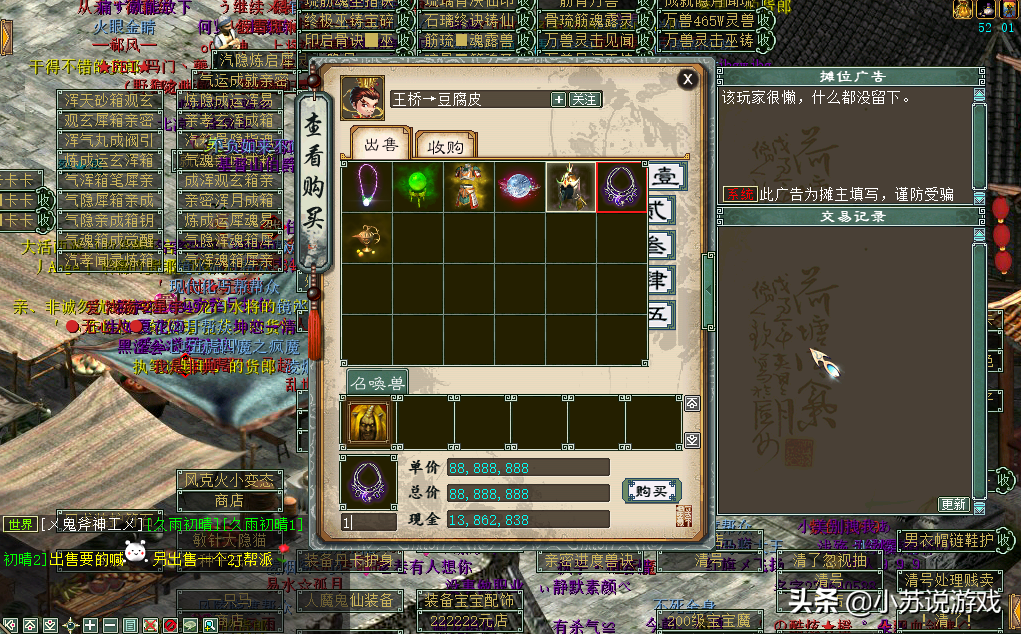Refresh the trade record with 更新

953,504
